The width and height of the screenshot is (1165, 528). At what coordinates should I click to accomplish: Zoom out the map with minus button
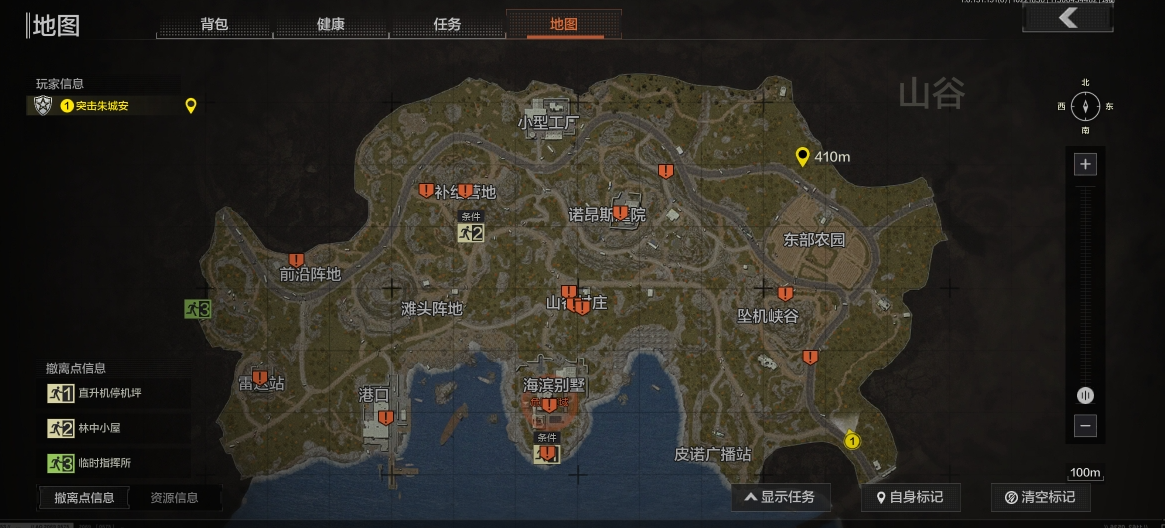pos(1085,426)
